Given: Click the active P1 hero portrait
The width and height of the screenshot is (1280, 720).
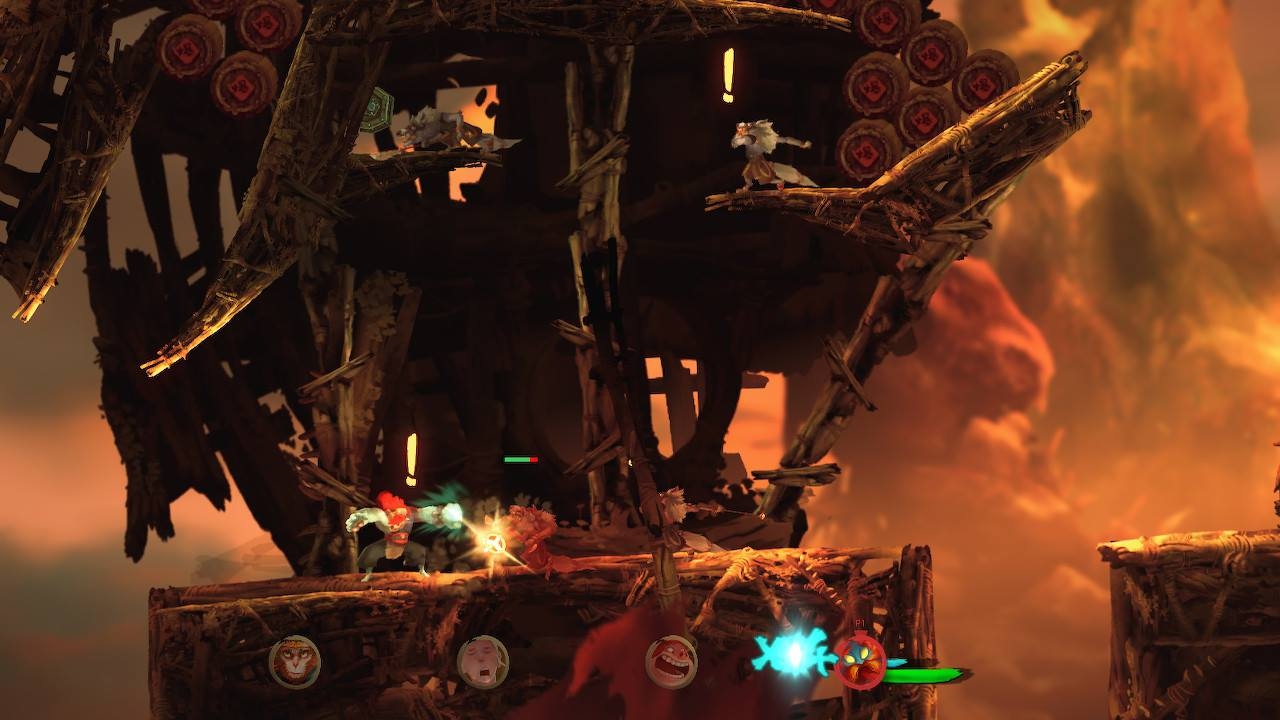Looking at the screenshot, I should click(860, 662).
